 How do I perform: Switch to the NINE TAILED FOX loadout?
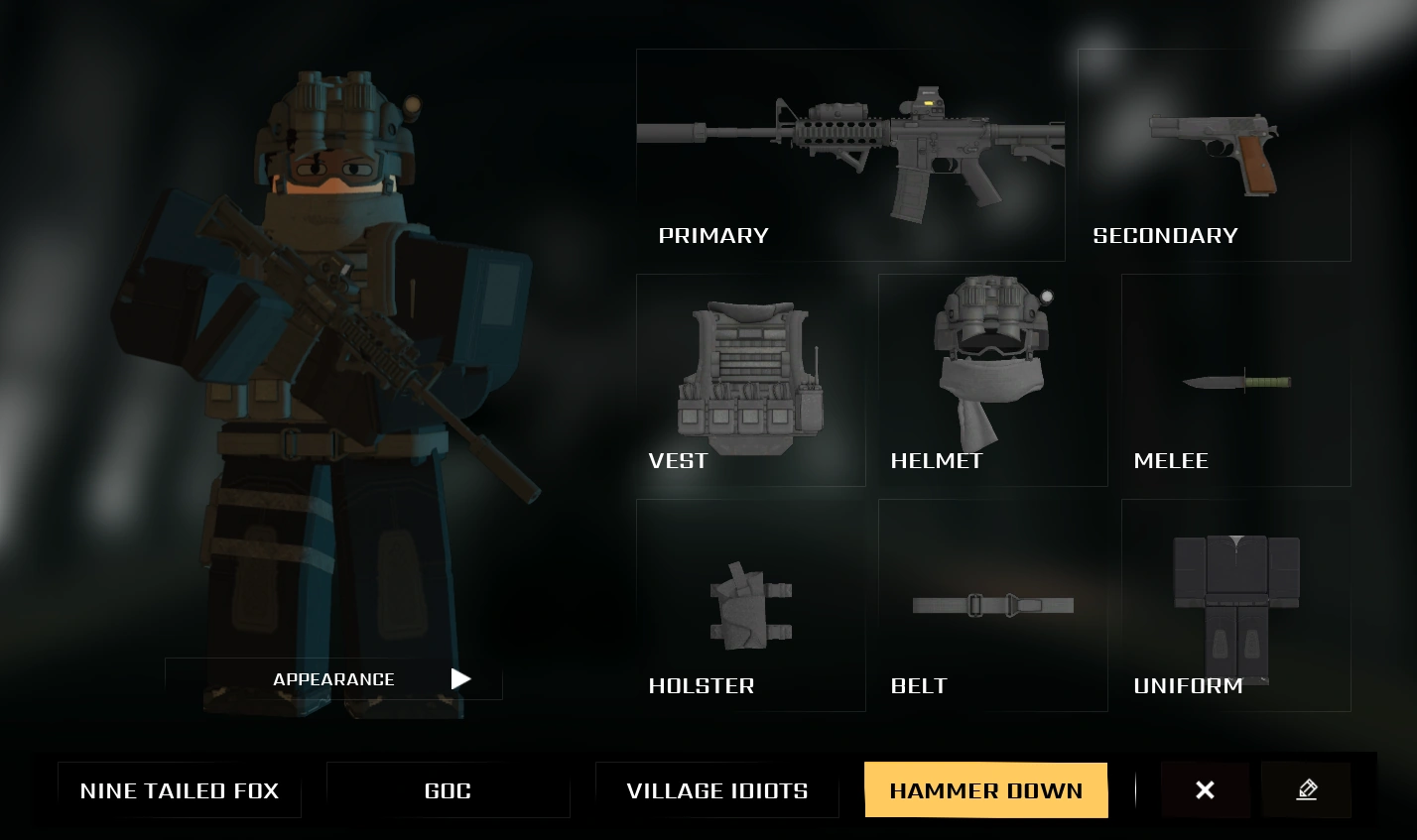tap(180, 790)
